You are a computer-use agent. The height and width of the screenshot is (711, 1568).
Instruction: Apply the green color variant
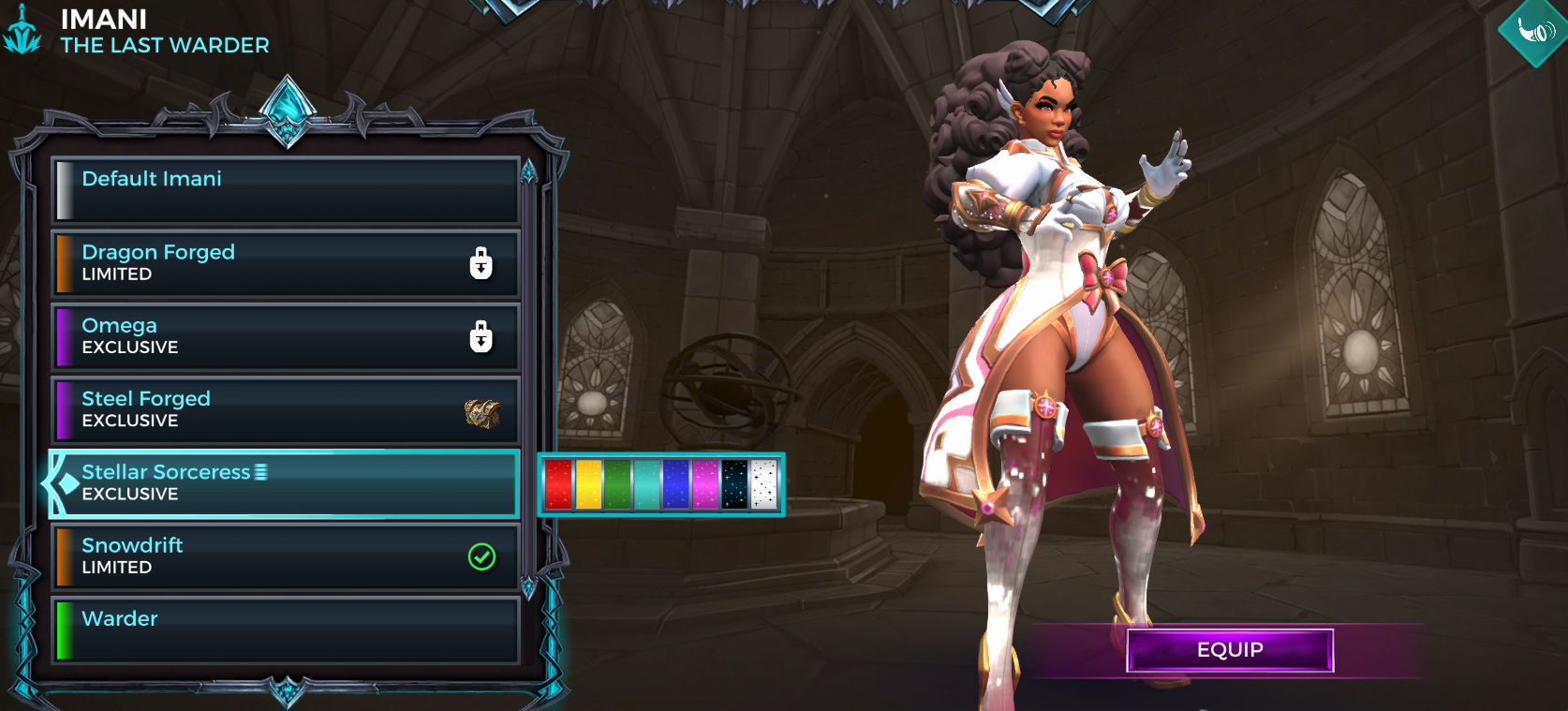click(617, 484)
